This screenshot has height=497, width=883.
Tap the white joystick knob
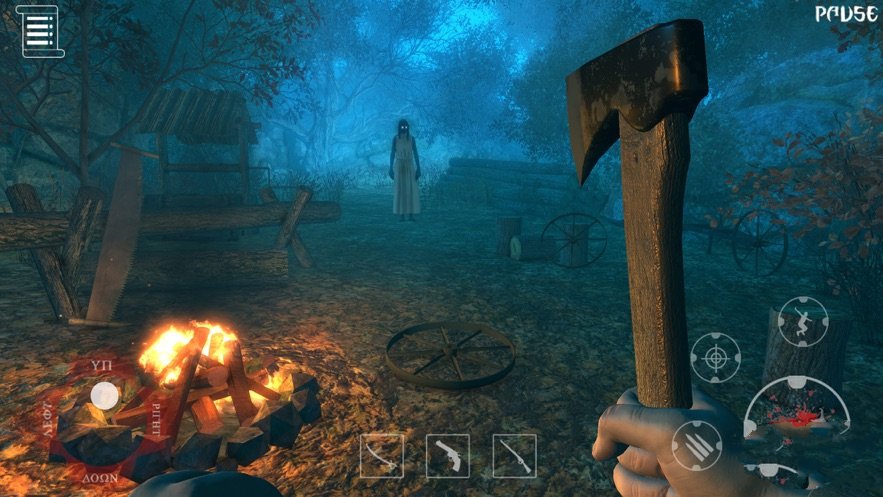103,397
